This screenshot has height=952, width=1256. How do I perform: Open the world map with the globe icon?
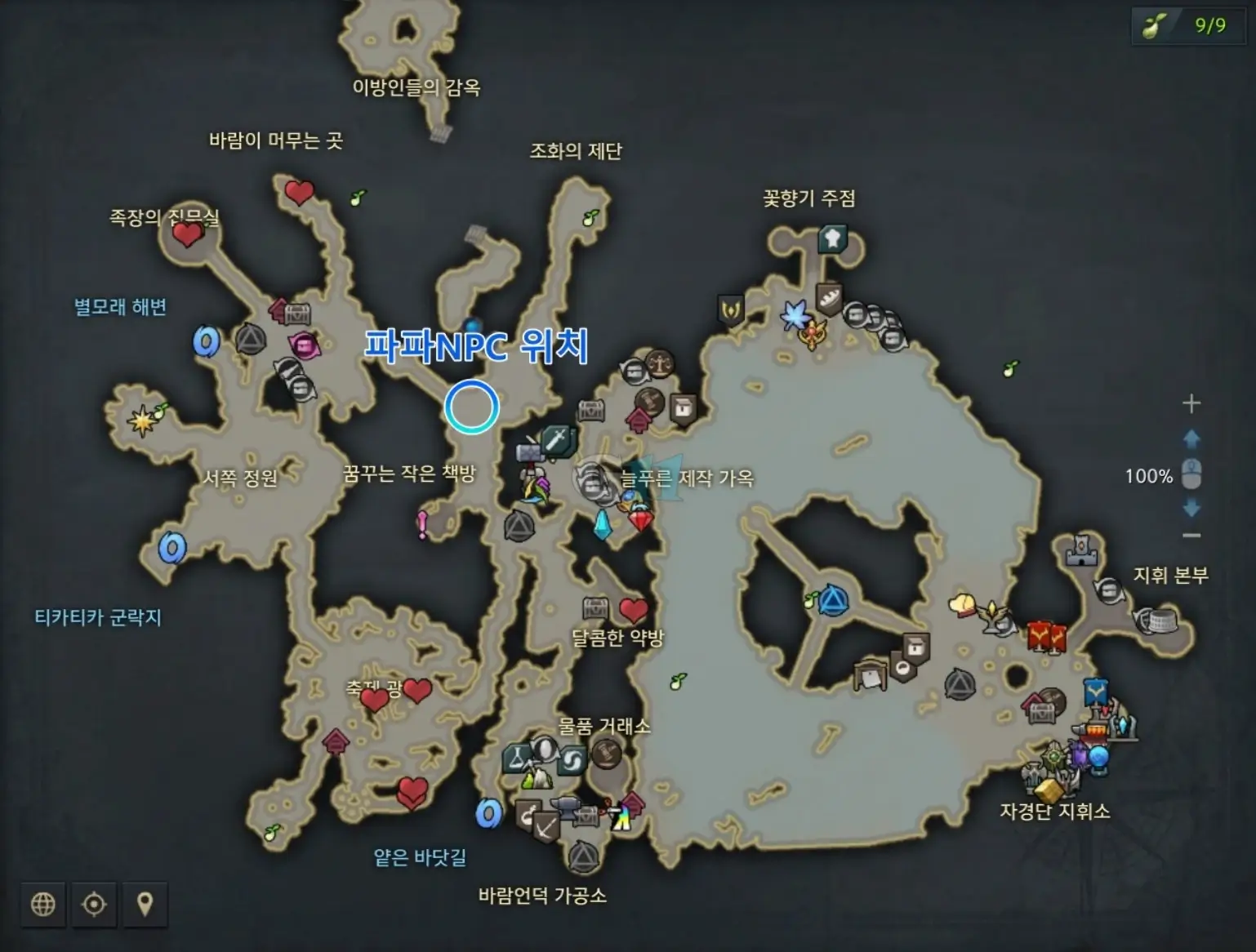43,905
